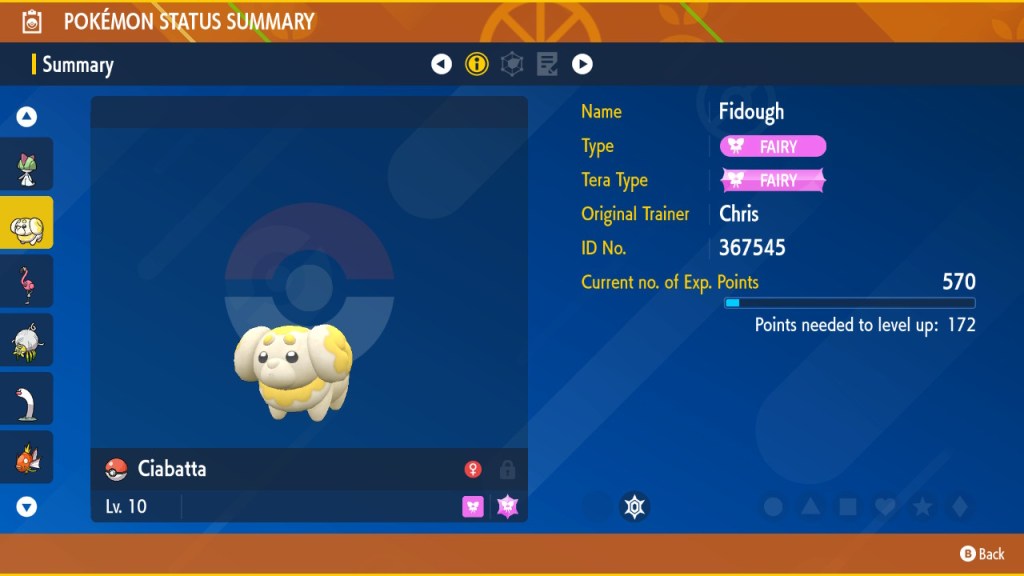Image resolution: width=1024 pixels, height=576 pixels.
Task: Toggle the heart marking
Action: pos(885,507)
